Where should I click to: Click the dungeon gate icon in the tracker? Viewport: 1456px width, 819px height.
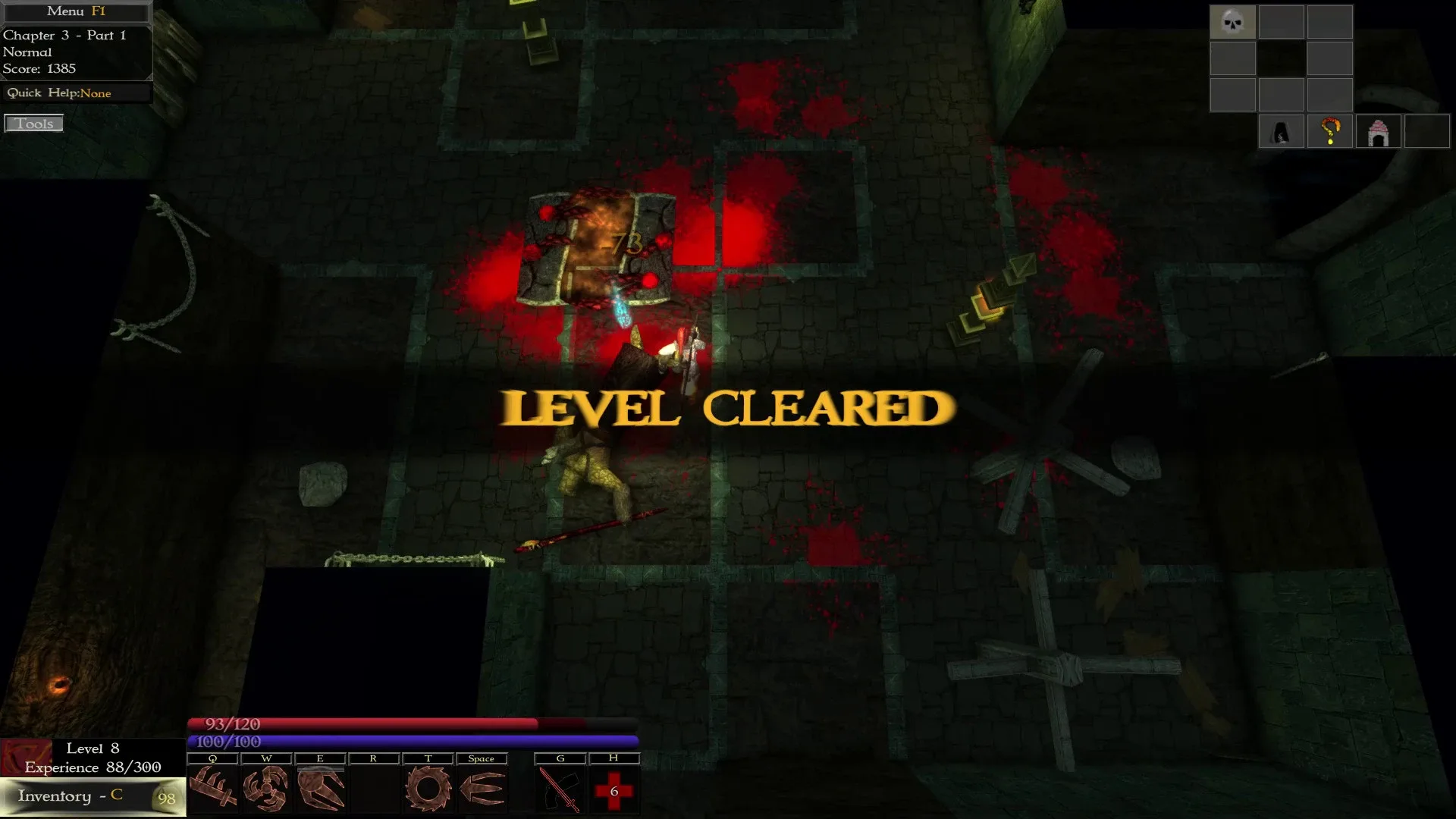click(x=1379, y=130)
